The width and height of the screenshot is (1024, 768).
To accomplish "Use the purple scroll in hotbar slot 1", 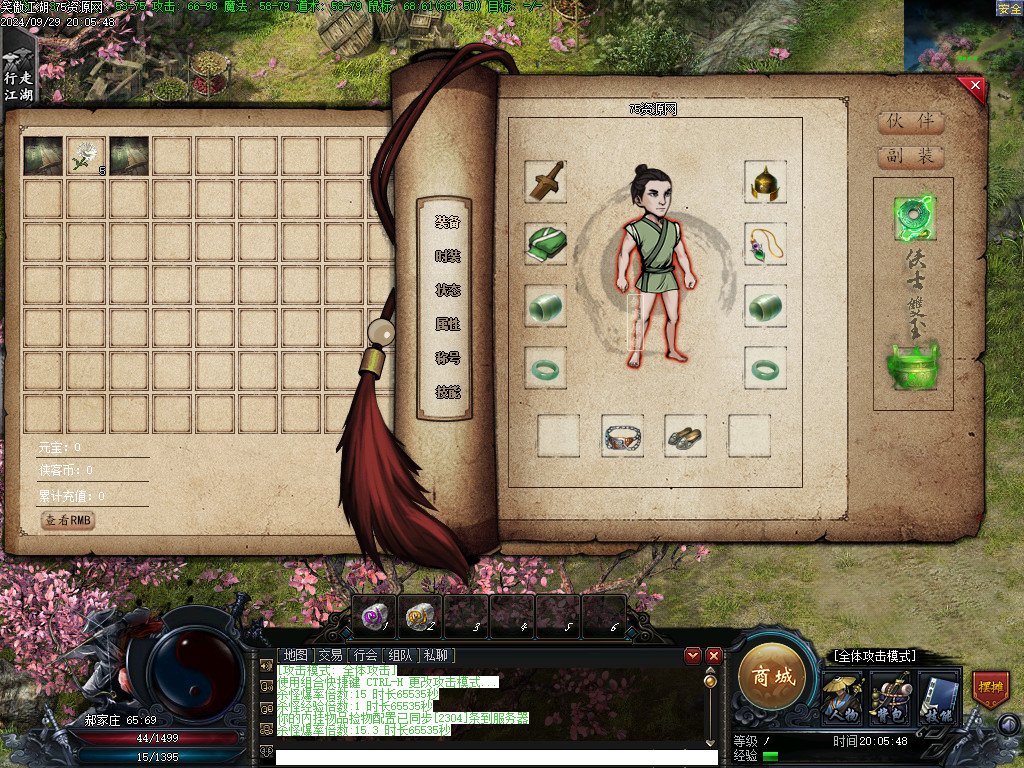I will (x=375, y=616).
